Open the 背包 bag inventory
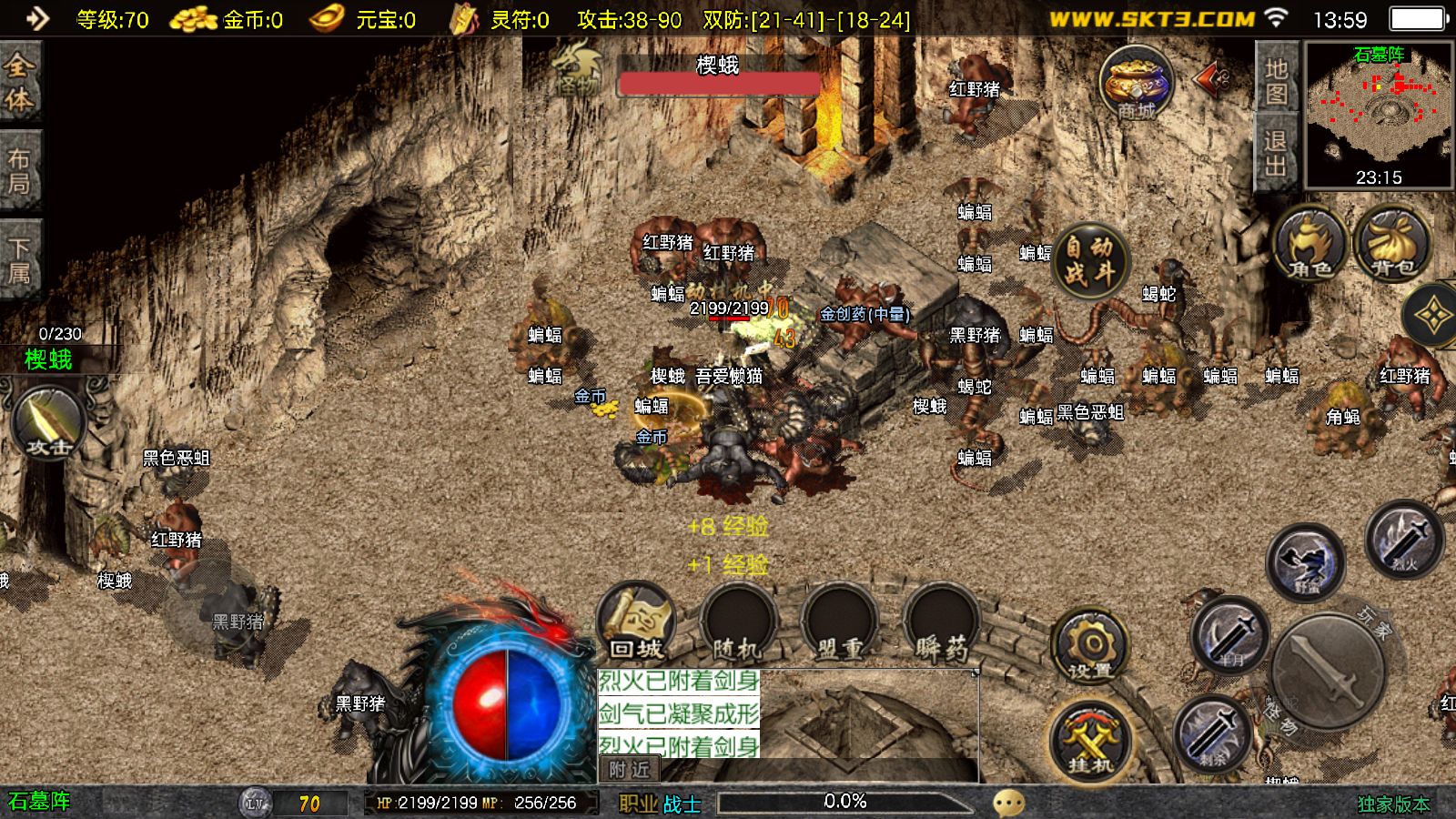The width and height of the screenshot is (1456, 819). tap(1392, 244)
